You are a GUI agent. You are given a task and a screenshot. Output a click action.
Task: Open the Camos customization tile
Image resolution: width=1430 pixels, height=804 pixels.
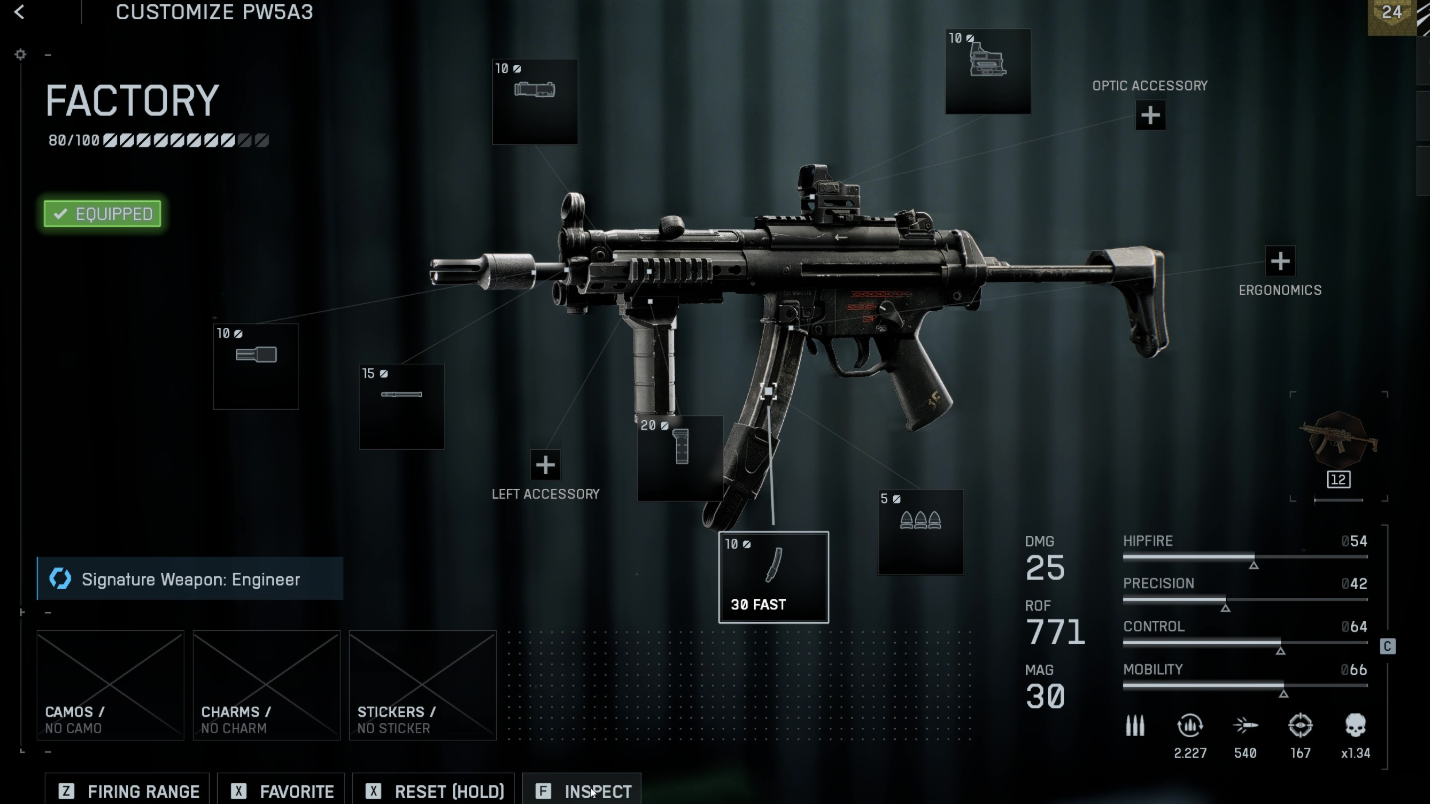coord(110,685)
